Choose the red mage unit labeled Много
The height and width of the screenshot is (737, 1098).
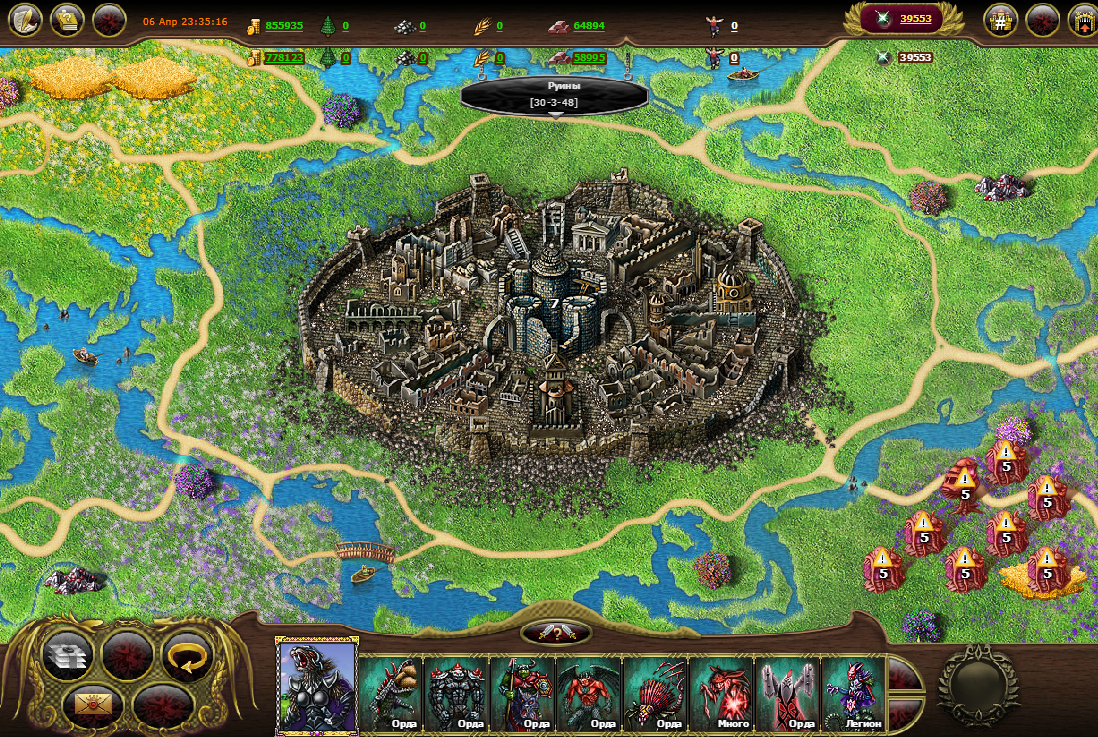point(721,692)
